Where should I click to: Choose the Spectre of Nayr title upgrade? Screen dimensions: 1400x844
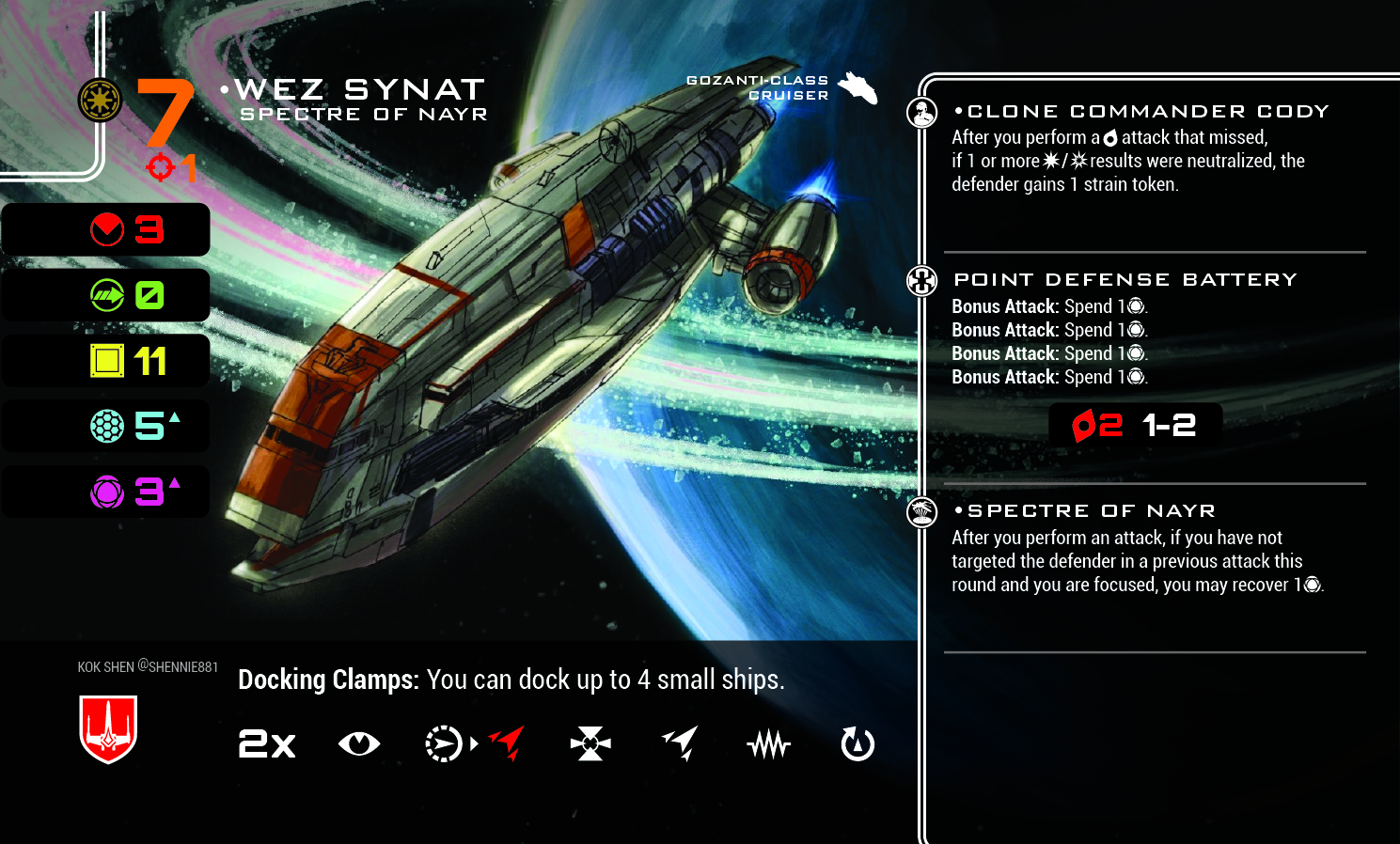coord(1091,510)
